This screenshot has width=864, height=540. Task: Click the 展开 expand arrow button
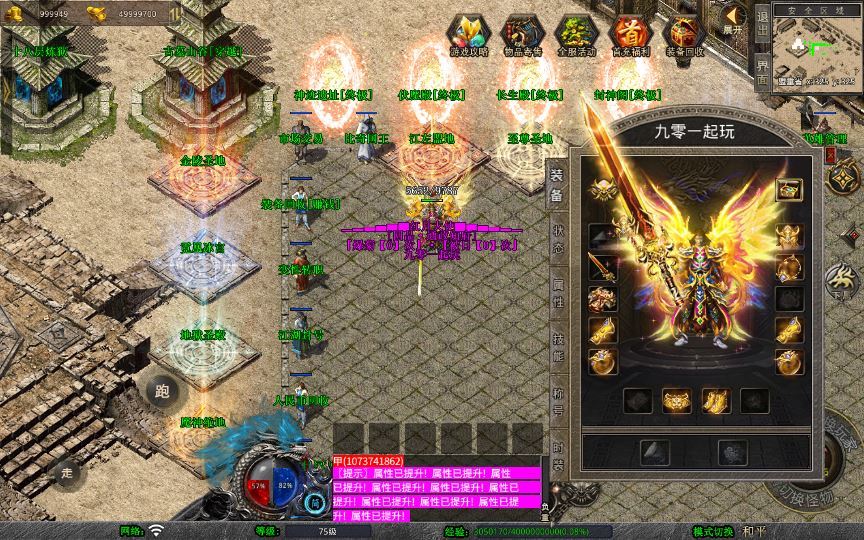(x=735, y=20)
